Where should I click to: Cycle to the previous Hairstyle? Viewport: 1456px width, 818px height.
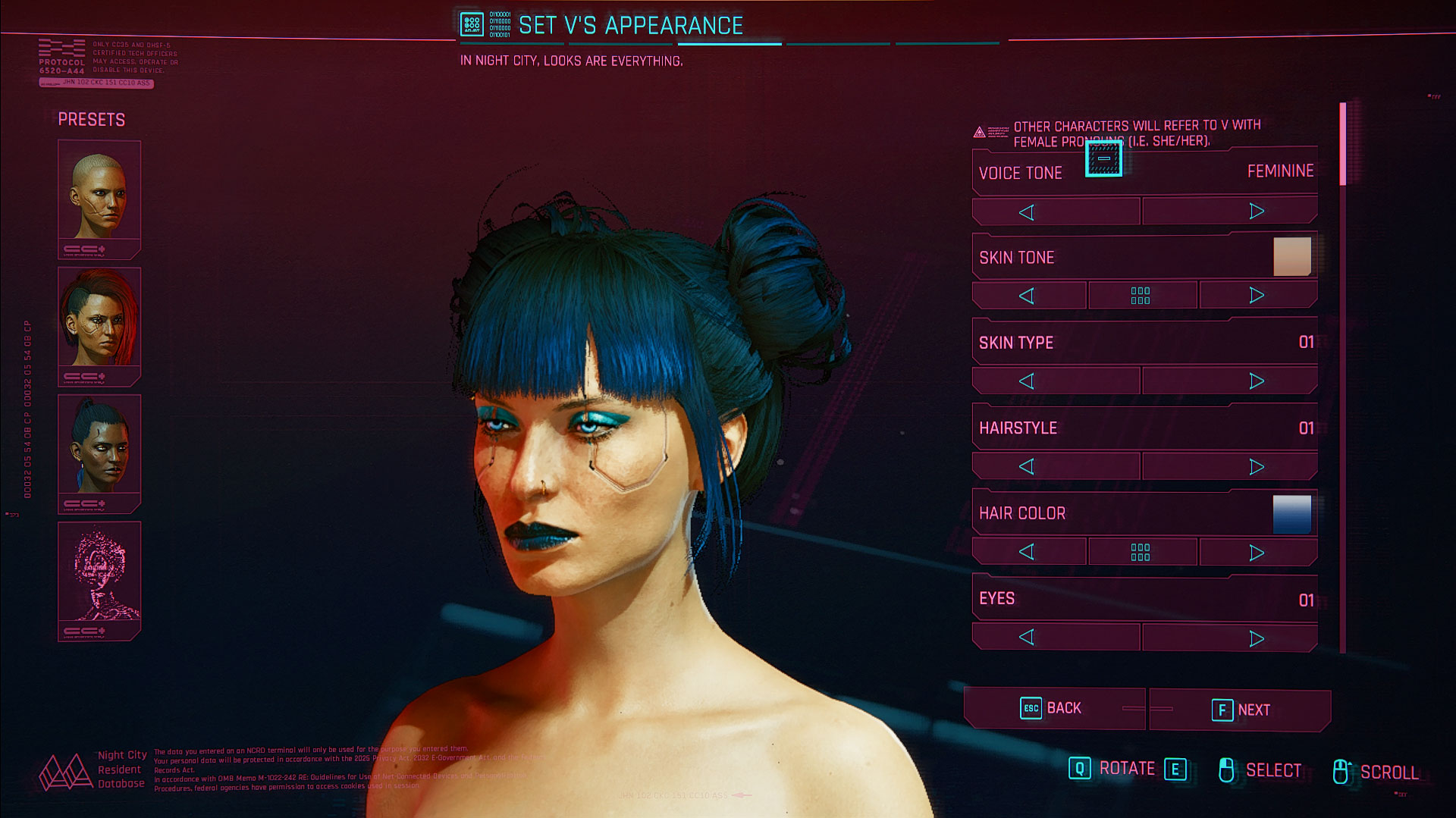(x=1027, y=467)
